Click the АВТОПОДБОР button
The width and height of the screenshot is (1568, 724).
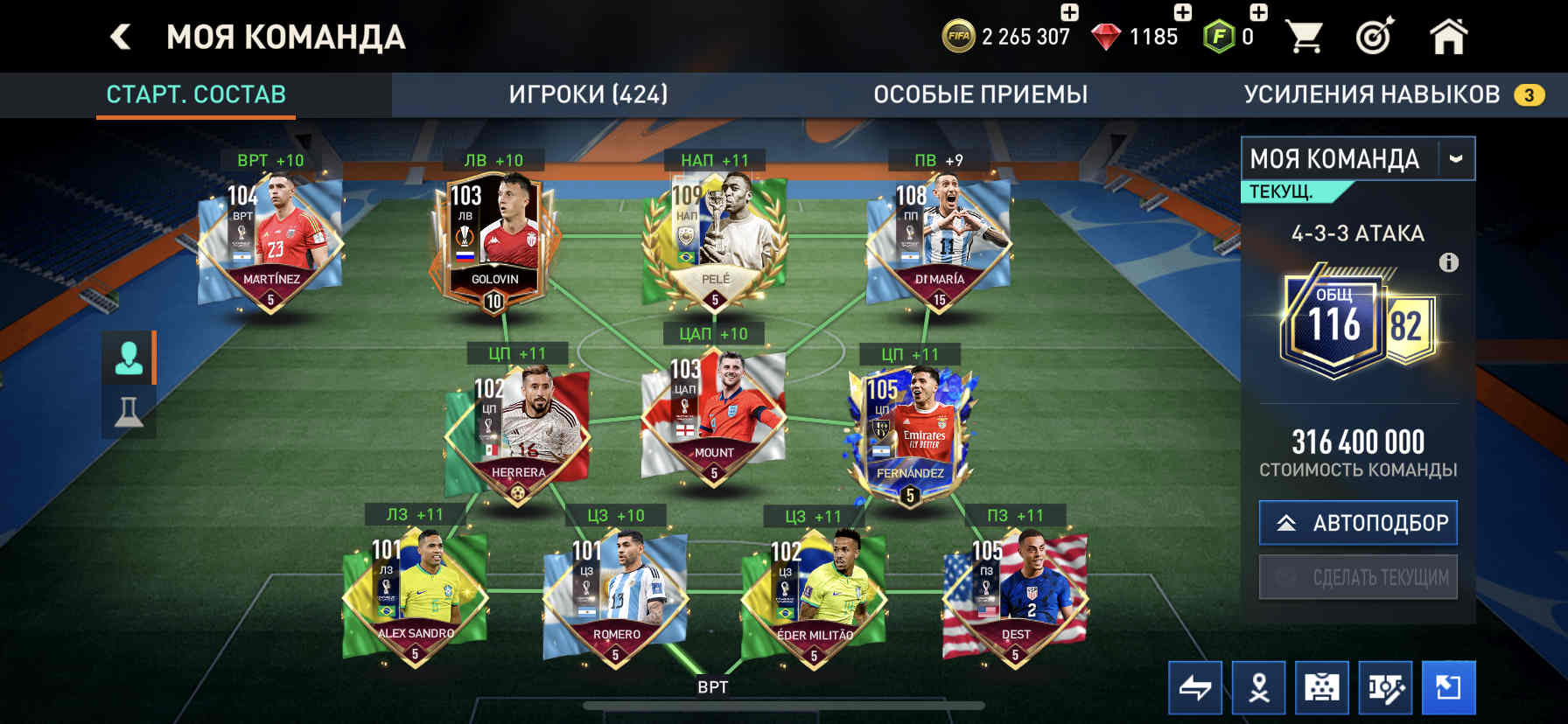pos(1358,523)
